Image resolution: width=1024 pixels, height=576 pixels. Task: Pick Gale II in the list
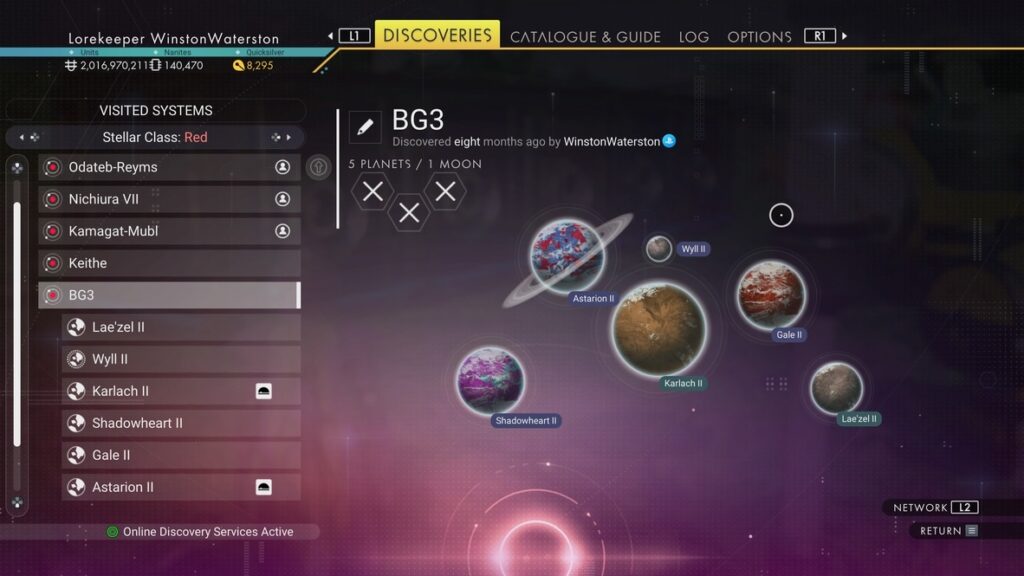tap(181, 455)
